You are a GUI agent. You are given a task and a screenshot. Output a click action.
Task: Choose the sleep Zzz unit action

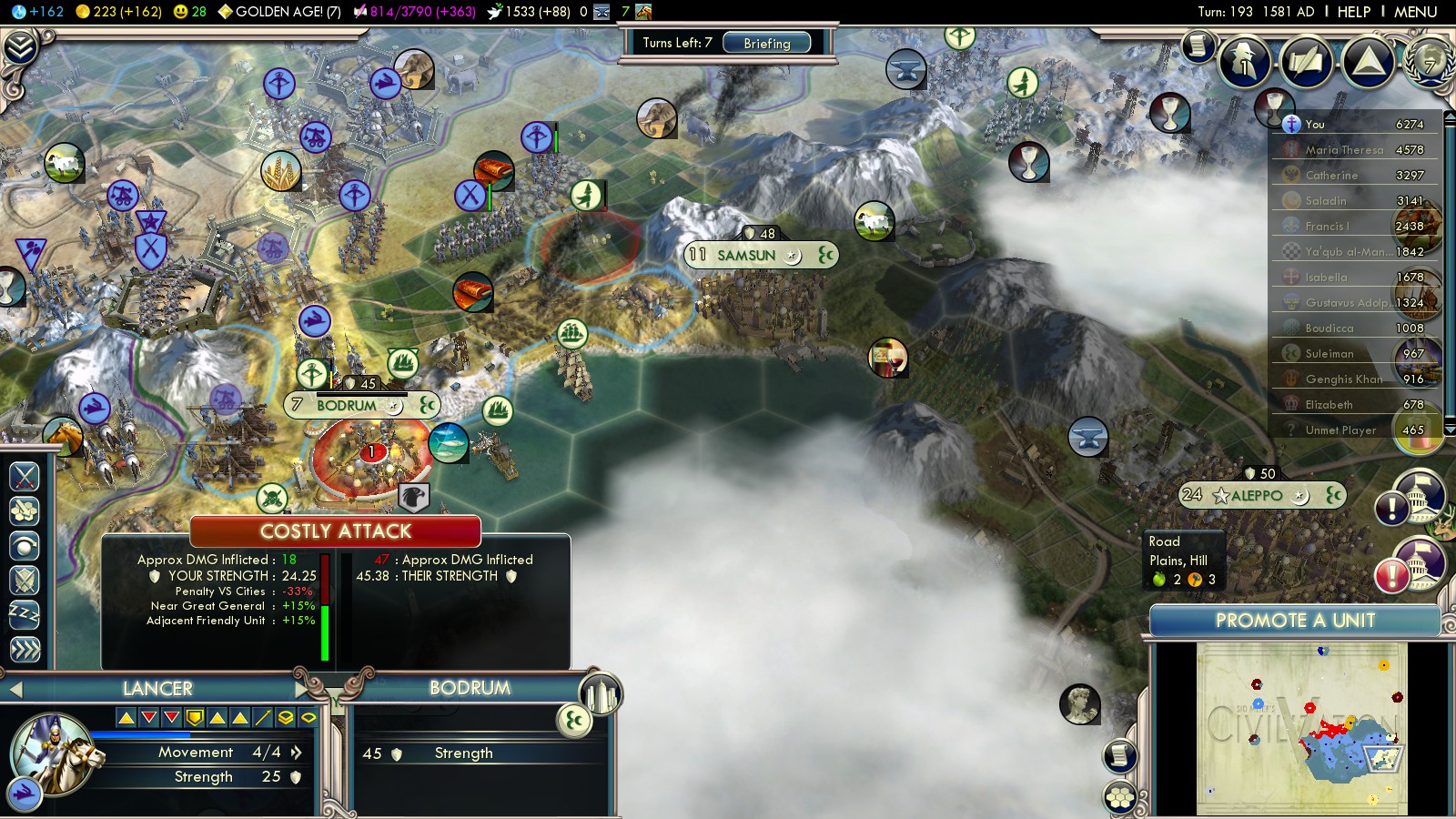25,614
